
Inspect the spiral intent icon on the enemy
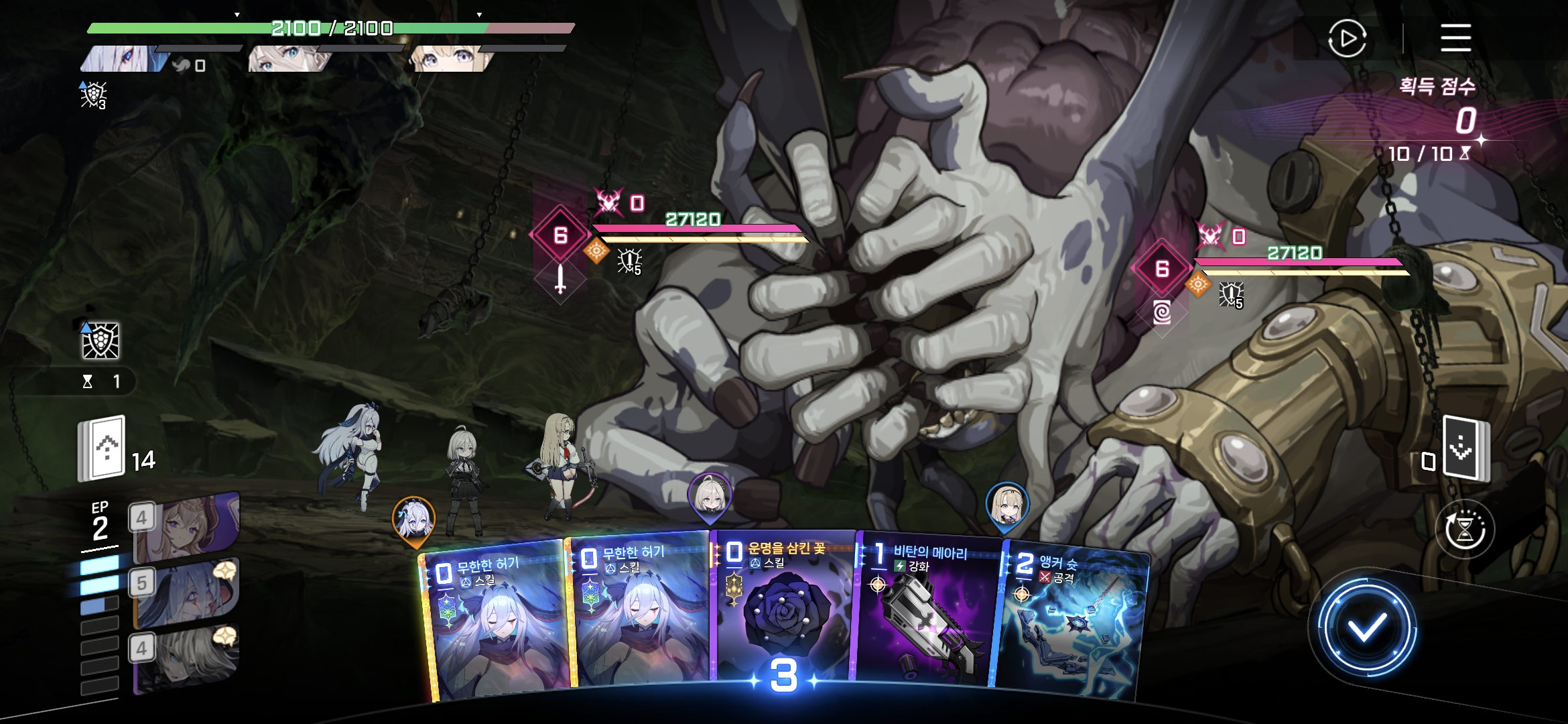1162,312
